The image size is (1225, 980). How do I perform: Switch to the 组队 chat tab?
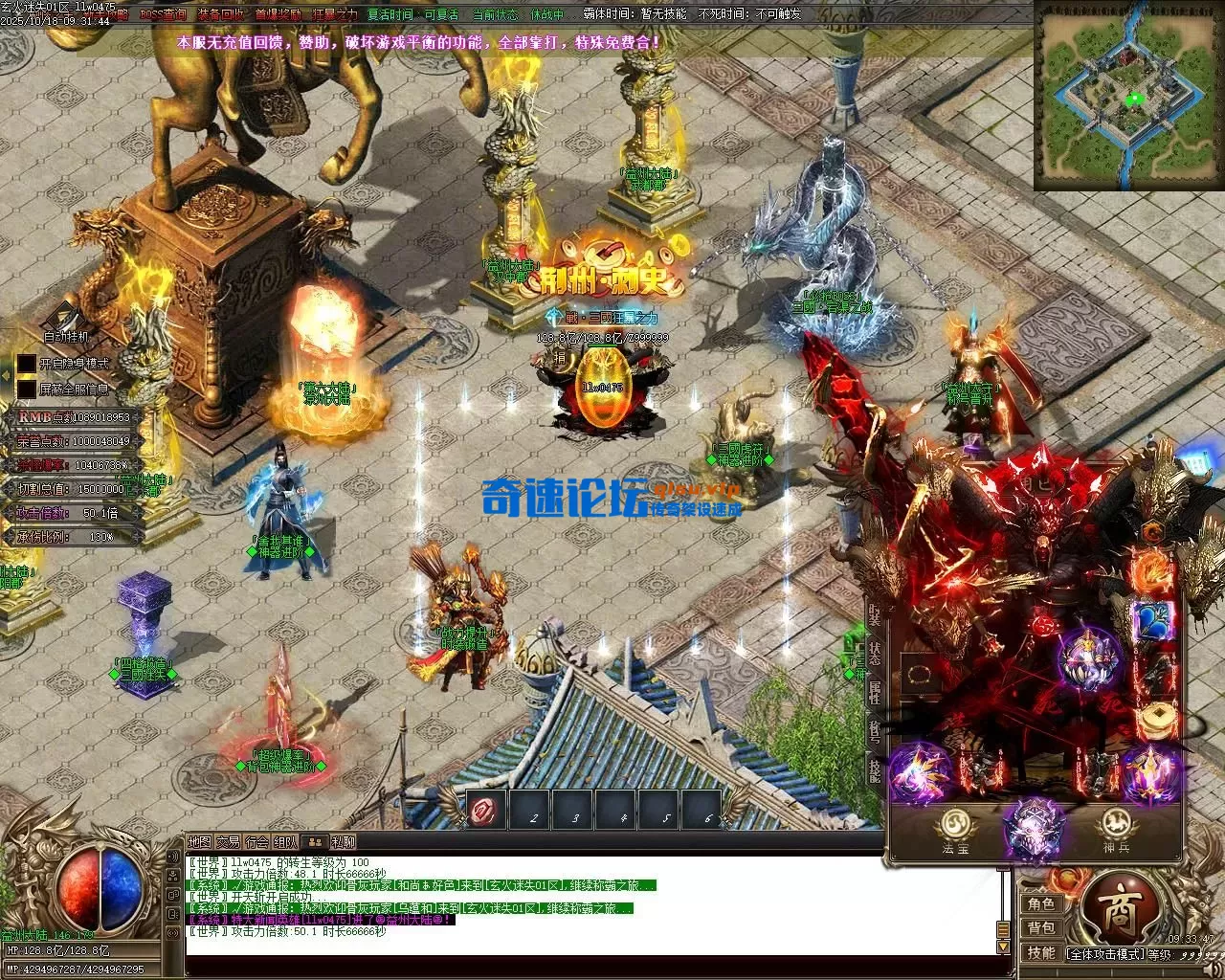point(285,842)
